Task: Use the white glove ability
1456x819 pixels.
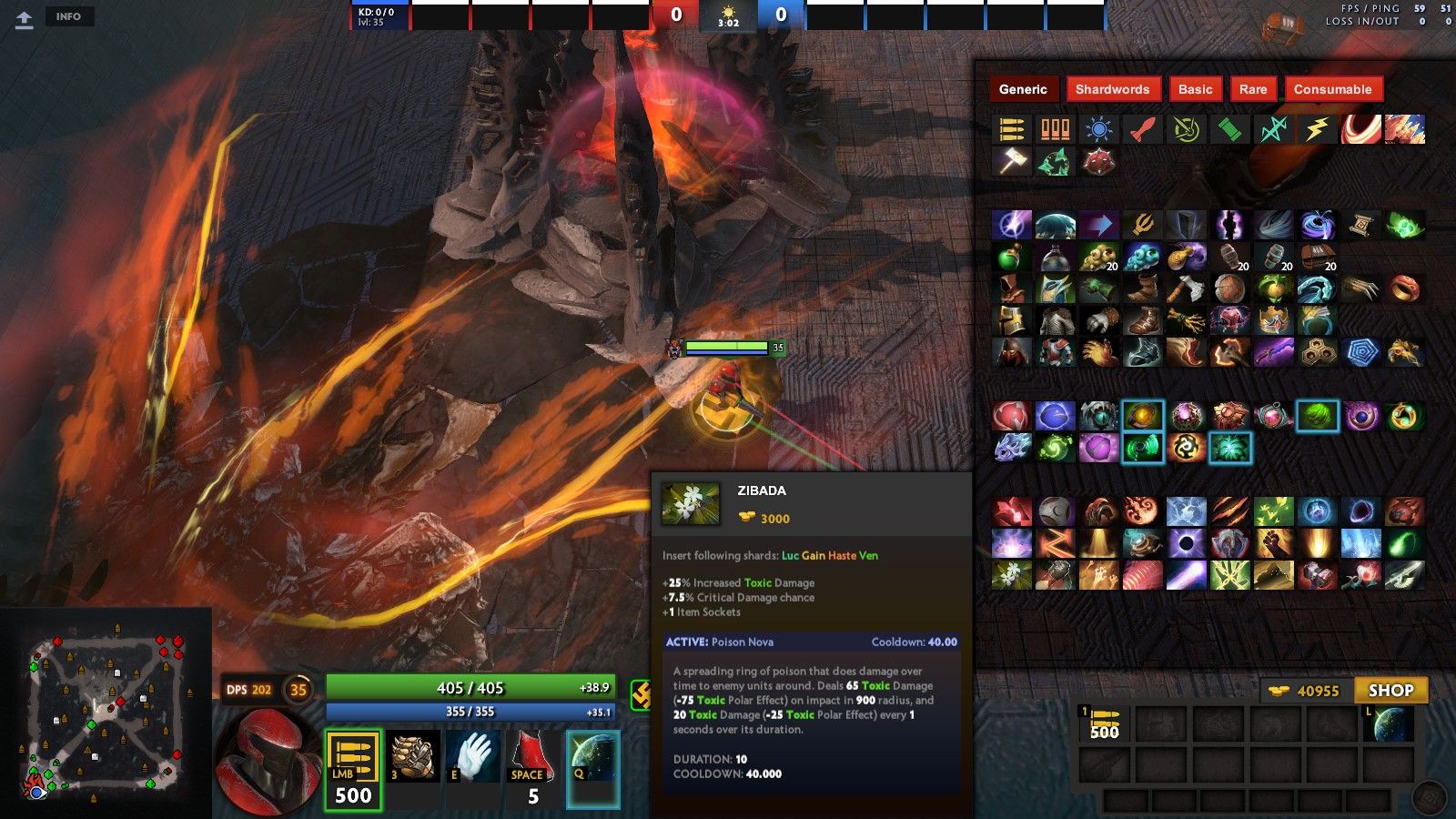Action: (x=473, y=757)
